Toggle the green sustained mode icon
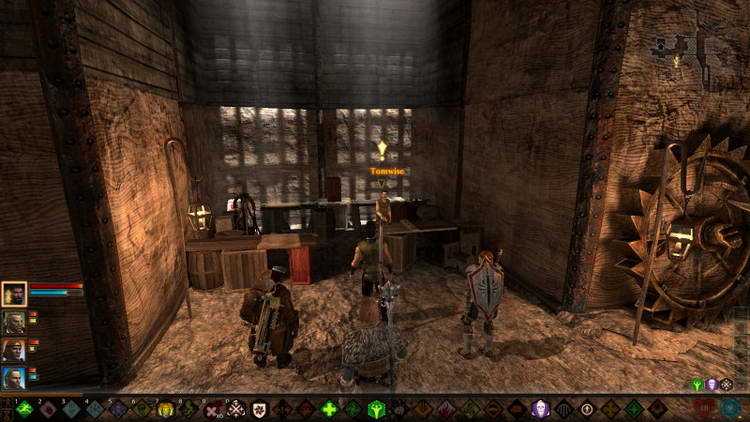This screenshot has height=422, width=750. 697,385
